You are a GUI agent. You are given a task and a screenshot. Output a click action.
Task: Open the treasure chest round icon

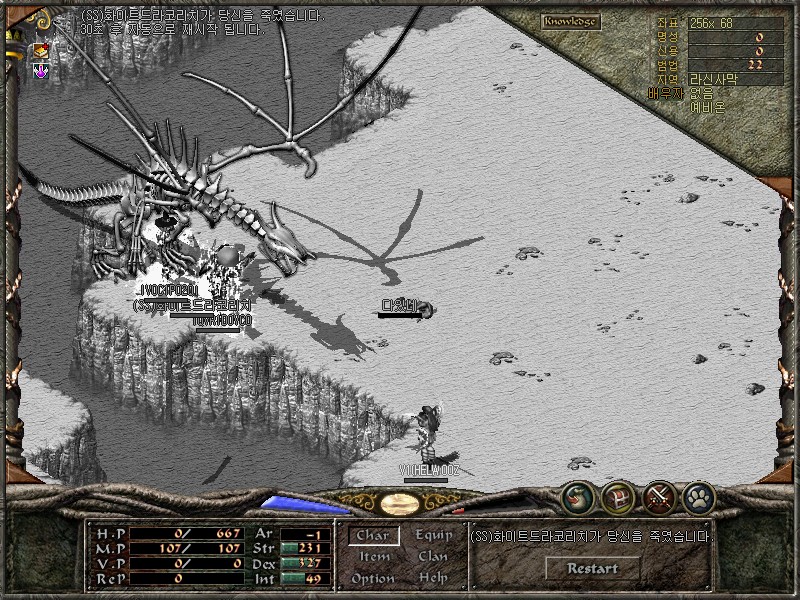(x=618, y=495)
